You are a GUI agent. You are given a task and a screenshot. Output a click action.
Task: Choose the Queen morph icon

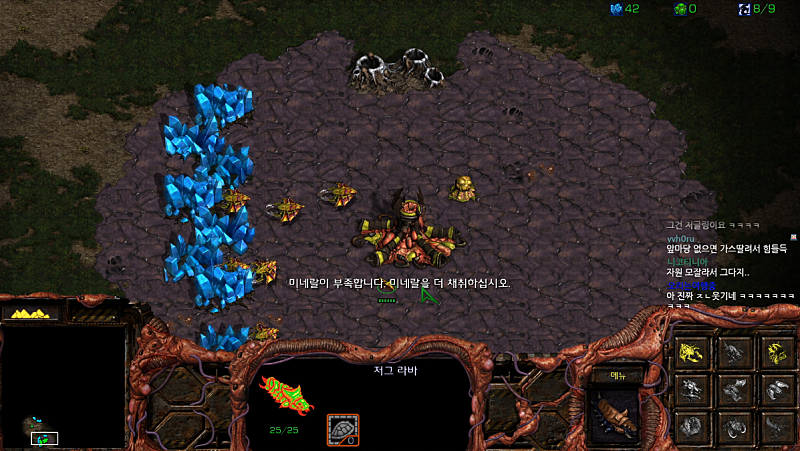click(x=692, y=427)
